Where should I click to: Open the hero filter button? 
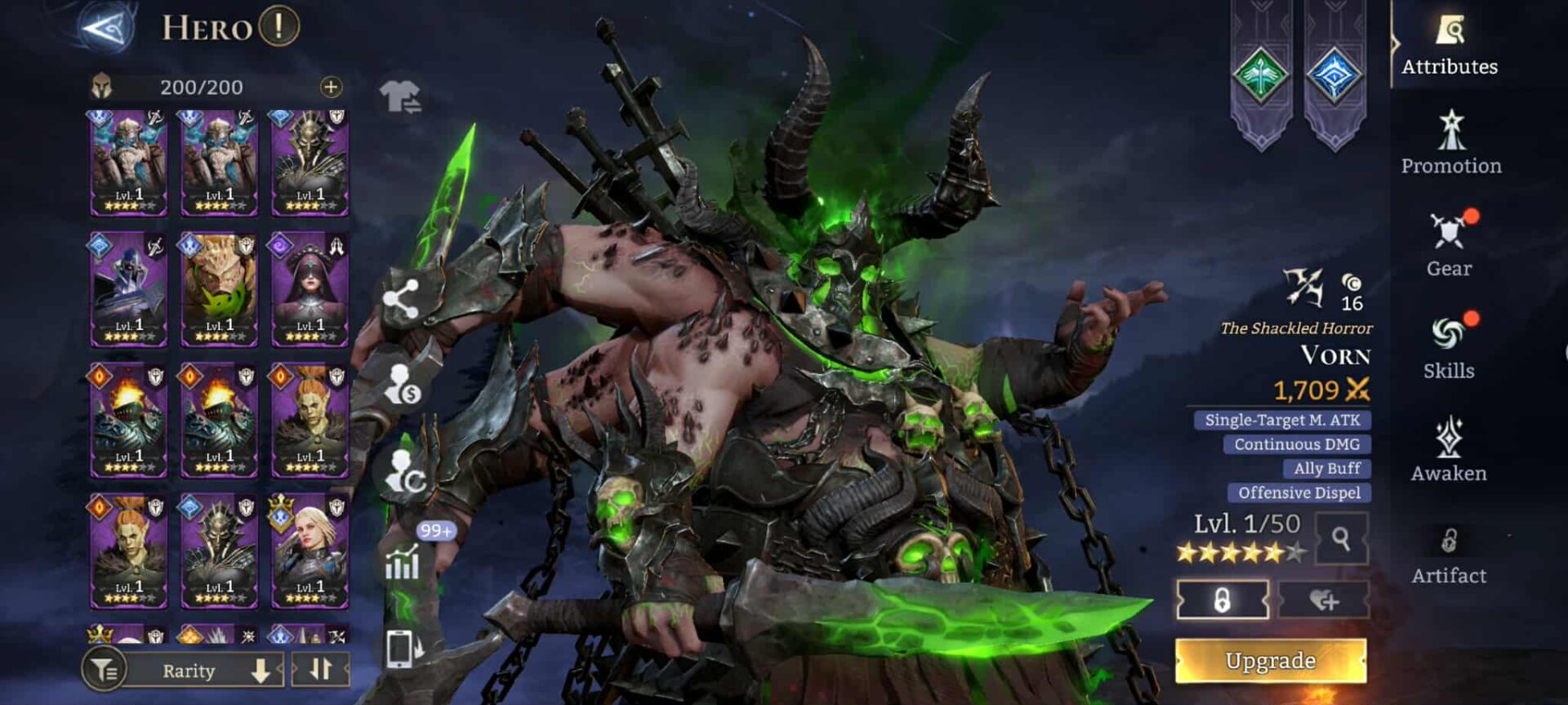click(x=104, y=671)
